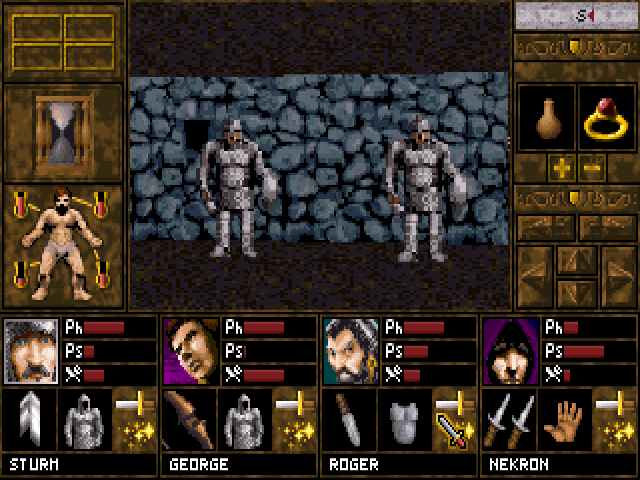The width and height of the screenshot is (640, 480).
Task: Open Nekron's hooded portrait
Action: [511, 351]
